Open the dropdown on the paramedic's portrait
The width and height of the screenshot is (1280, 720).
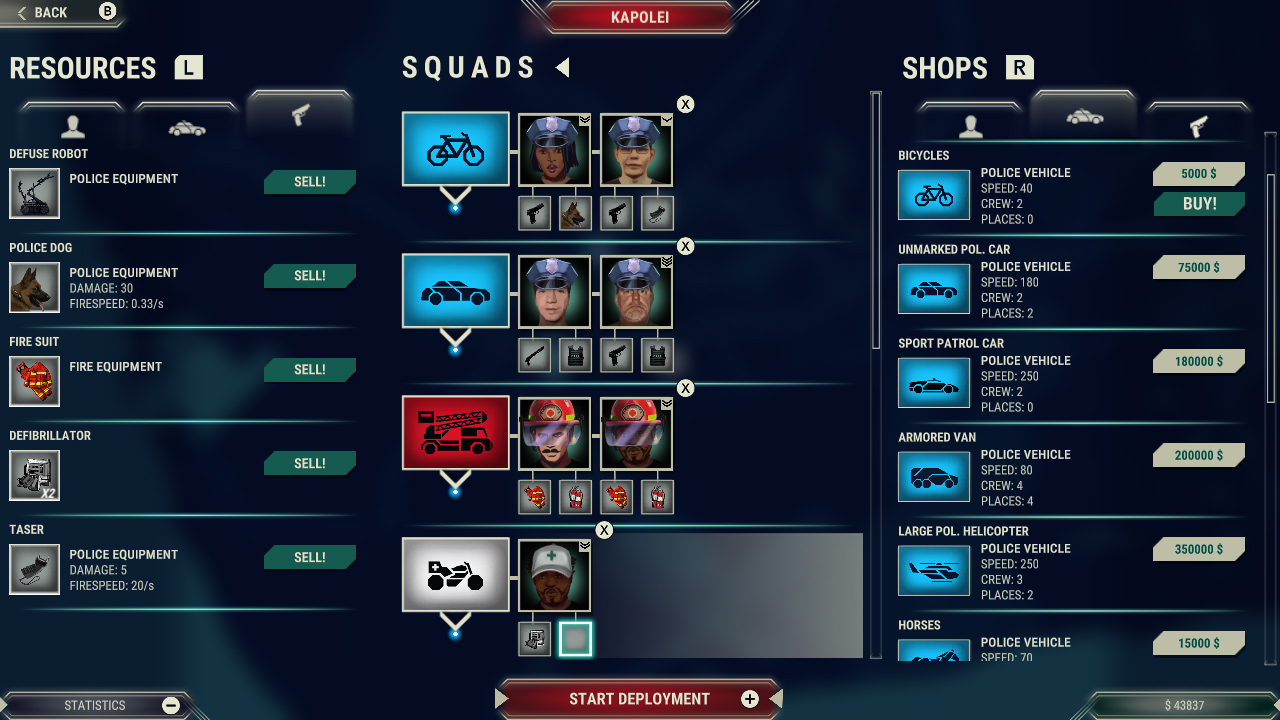coord(585,546)
